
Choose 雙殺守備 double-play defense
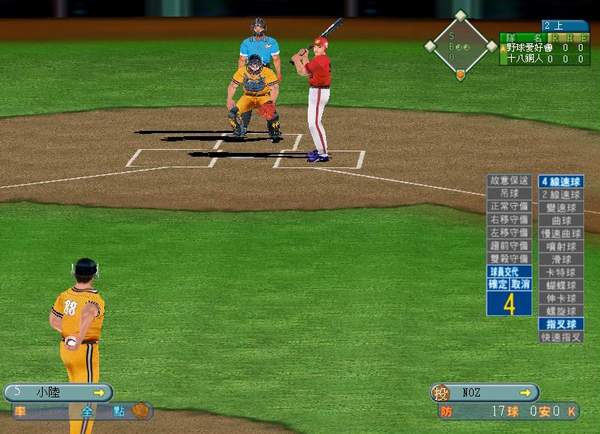point(509,258)
